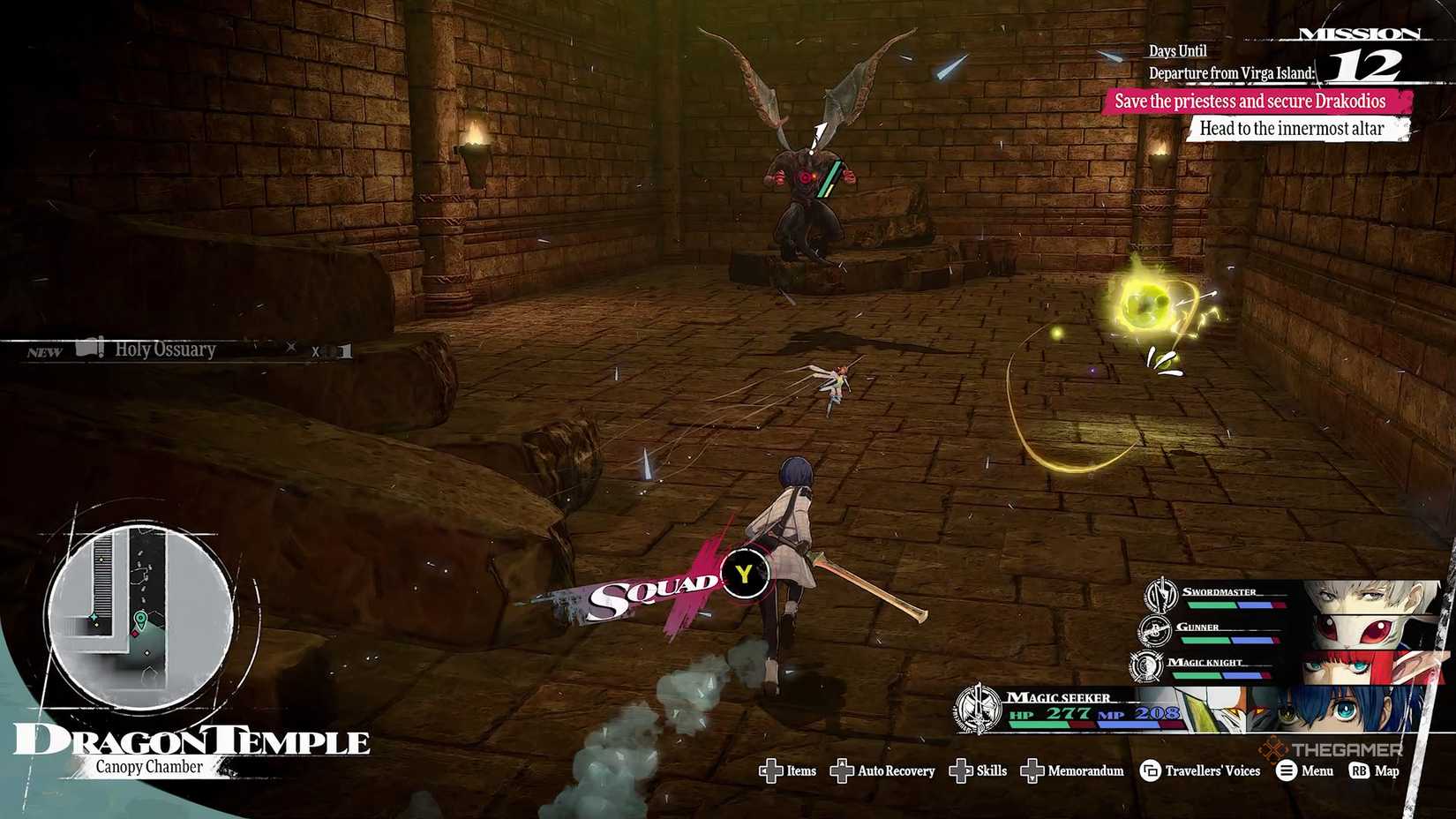
Task: Toggle the Memorandum display
Action: pos(1032,770)
